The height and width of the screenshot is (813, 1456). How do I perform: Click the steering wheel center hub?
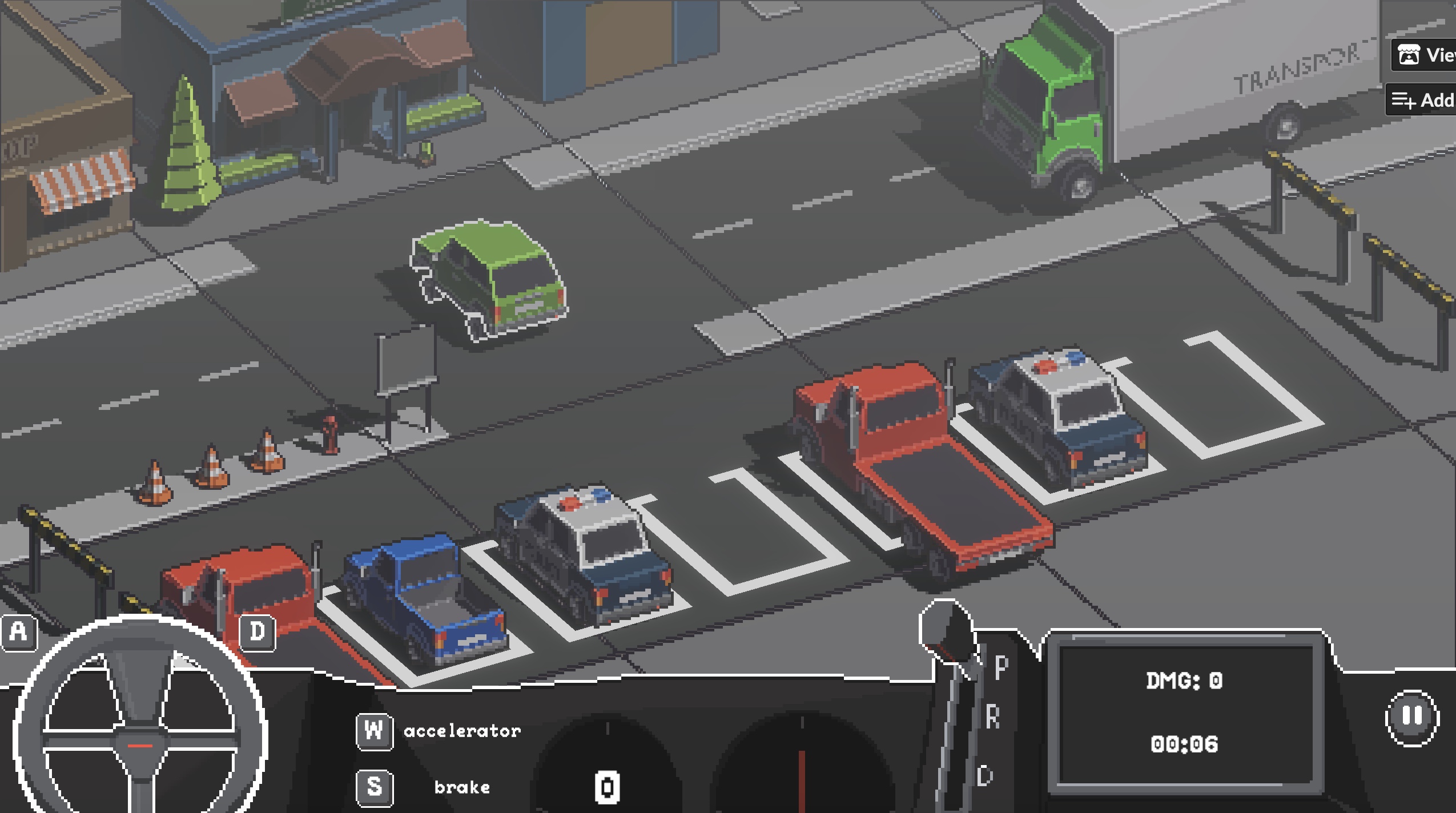click(x=140, y=744)
